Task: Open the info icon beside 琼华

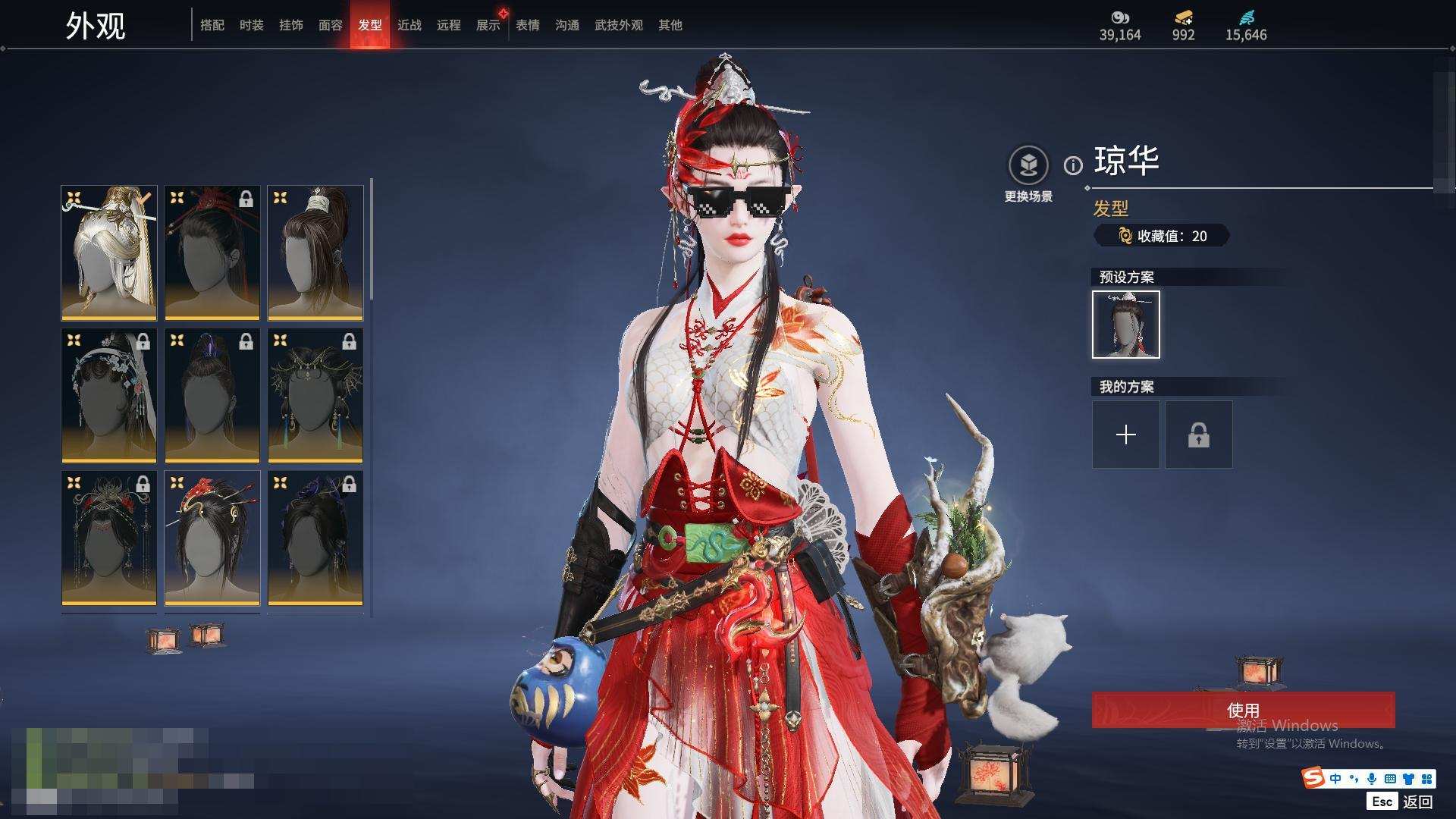Action: click(1072, 165)
